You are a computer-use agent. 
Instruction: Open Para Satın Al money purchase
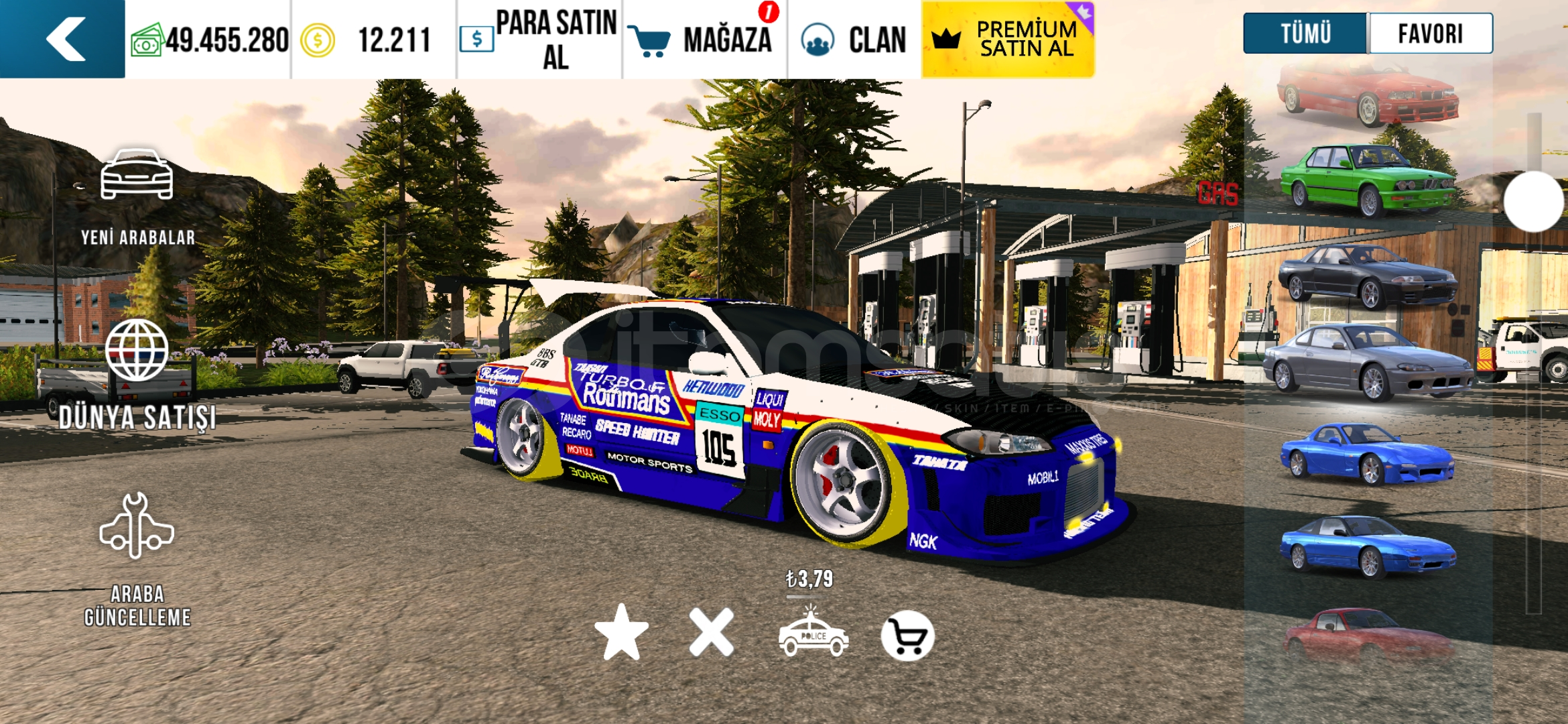click(539, 39)
